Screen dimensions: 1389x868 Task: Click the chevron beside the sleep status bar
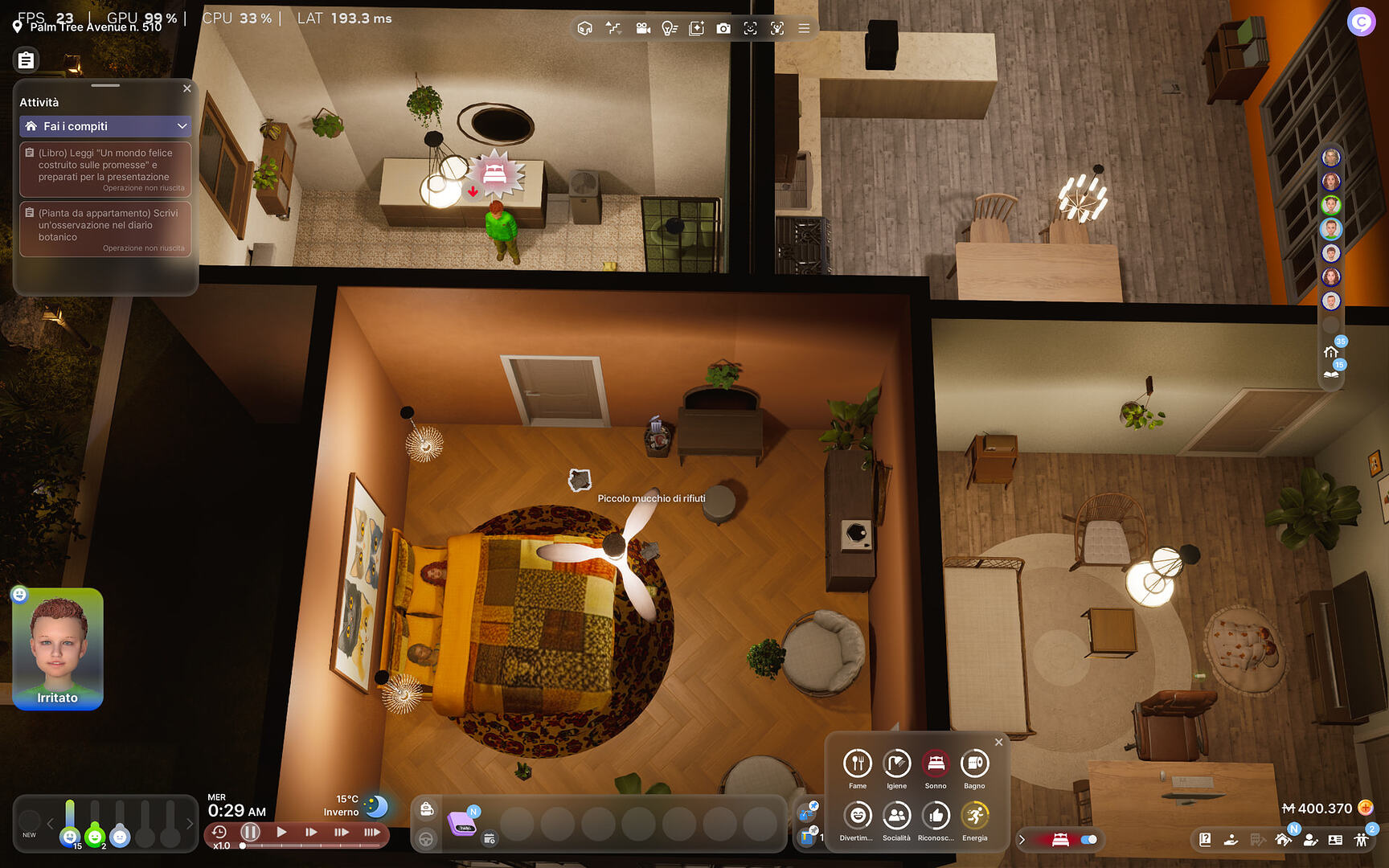click(x=1022, y=839)
